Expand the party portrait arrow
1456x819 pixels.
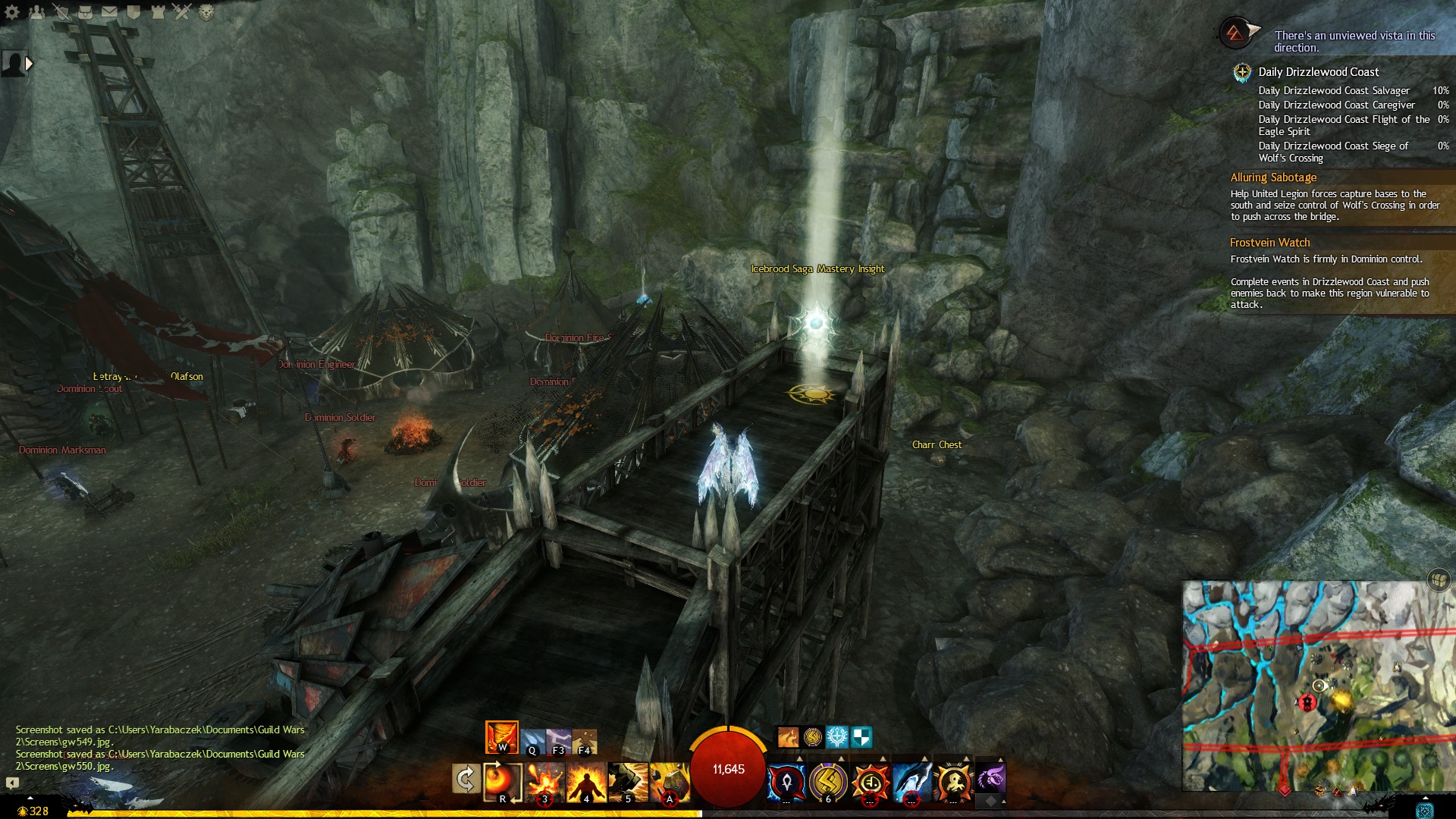[30, 64]
